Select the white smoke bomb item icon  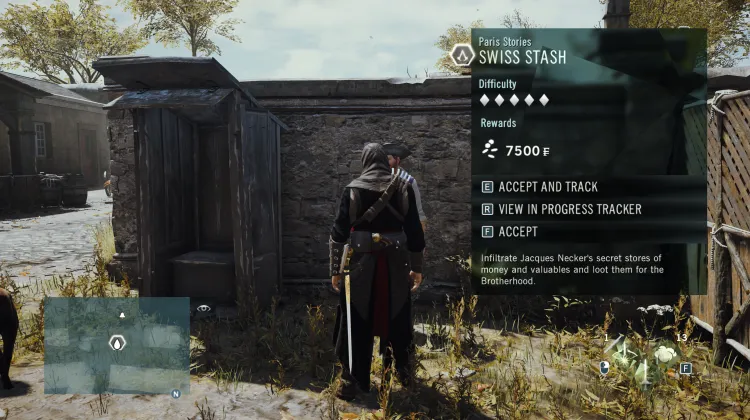(x=665, y=352)
